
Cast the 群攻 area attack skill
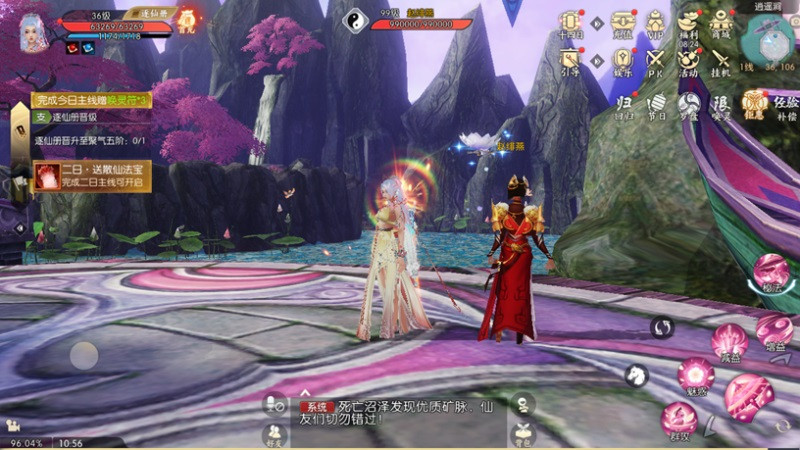(x=679, y=418)
